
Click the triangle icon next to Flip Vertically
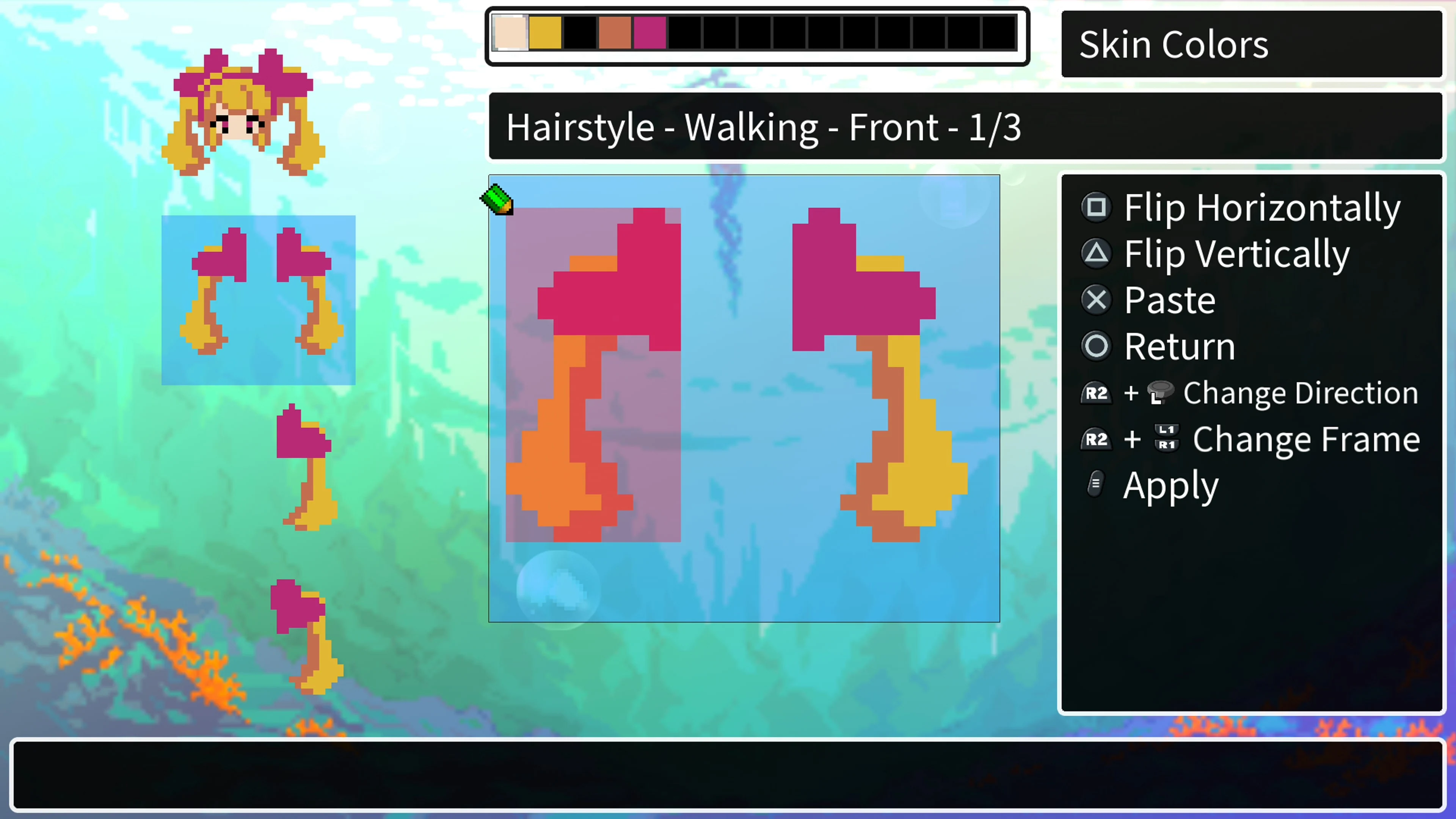(1097, 253)
